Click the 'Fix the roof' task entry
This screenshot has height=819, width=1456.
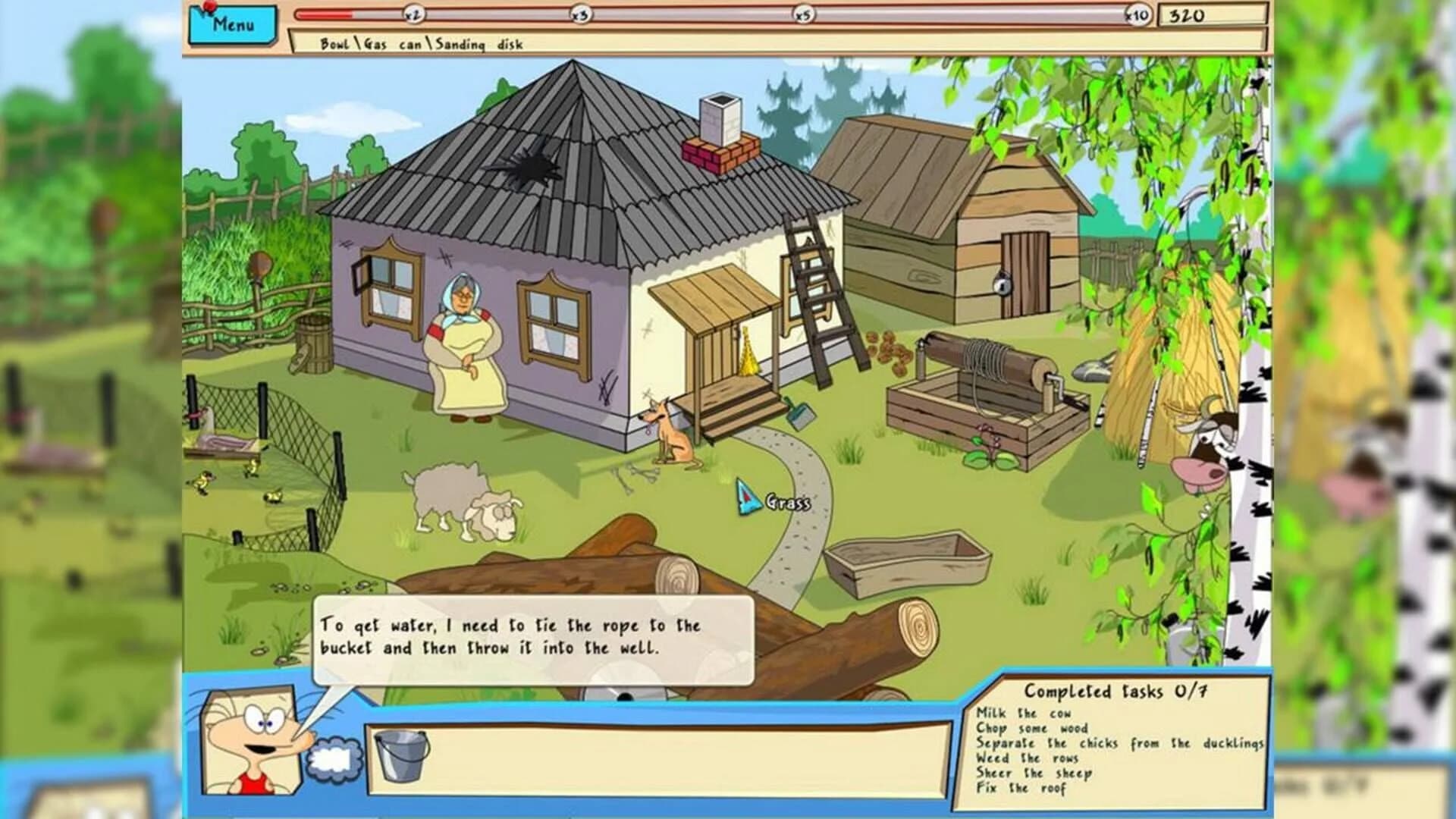tap(1020, 789)
